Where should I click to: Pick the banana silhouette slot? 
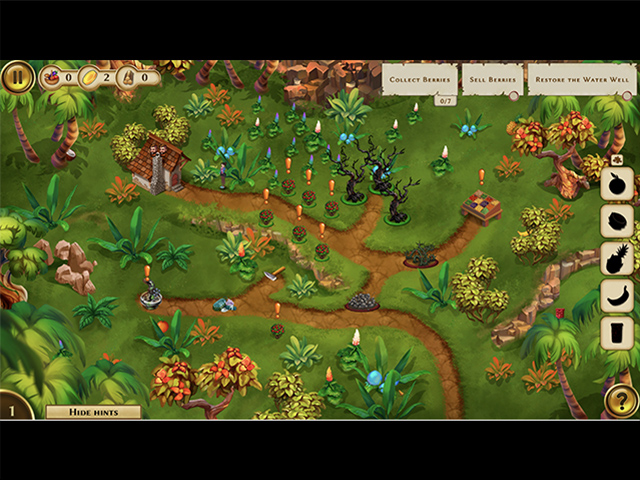[x=617, y=295]
